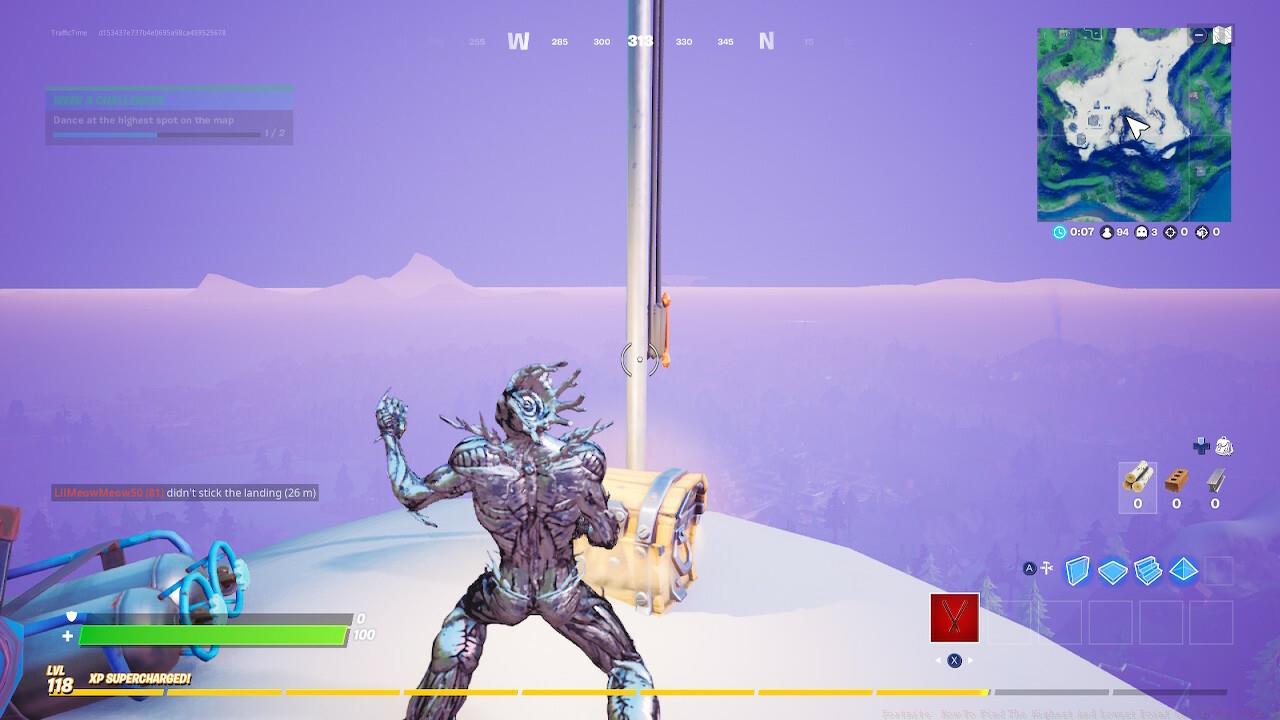Select the crossed-pickaxes trap slot
The height and width of the screenshot is (720, 1280).
(x=952, y=618)
